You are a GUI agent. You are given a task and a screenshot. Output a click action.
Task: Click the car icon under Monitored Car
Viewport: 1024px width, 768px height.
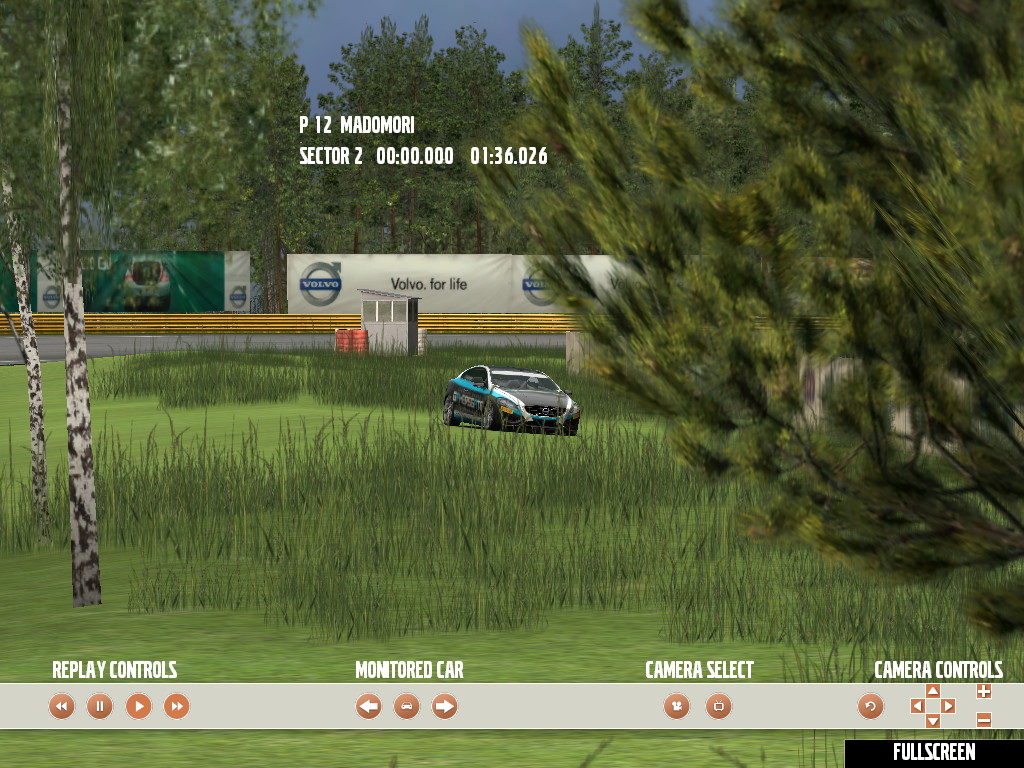coord(407,707)
